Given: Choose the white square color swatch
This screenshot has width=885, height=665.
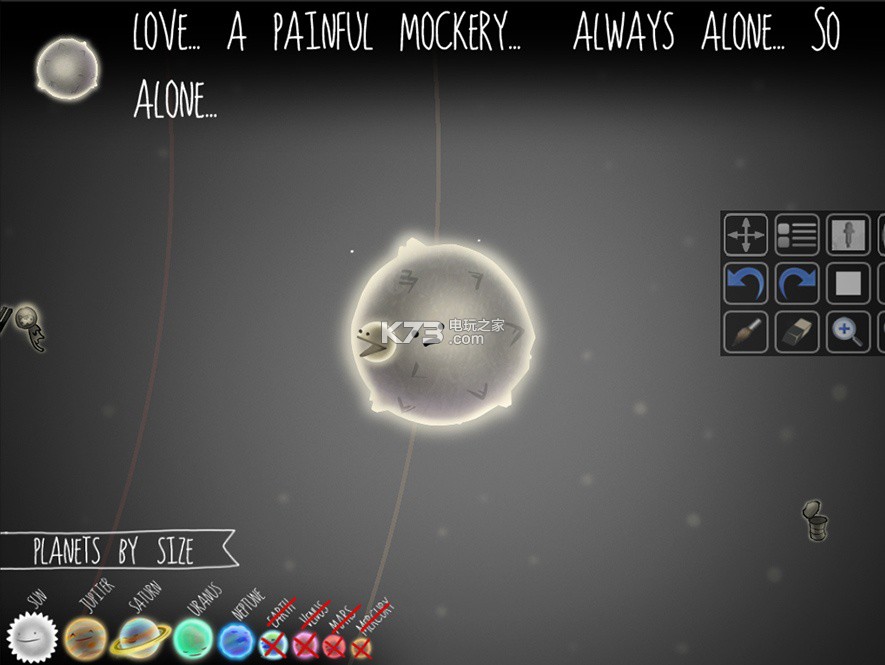Looking at the screenshot, I should click(x=848, y=284).
